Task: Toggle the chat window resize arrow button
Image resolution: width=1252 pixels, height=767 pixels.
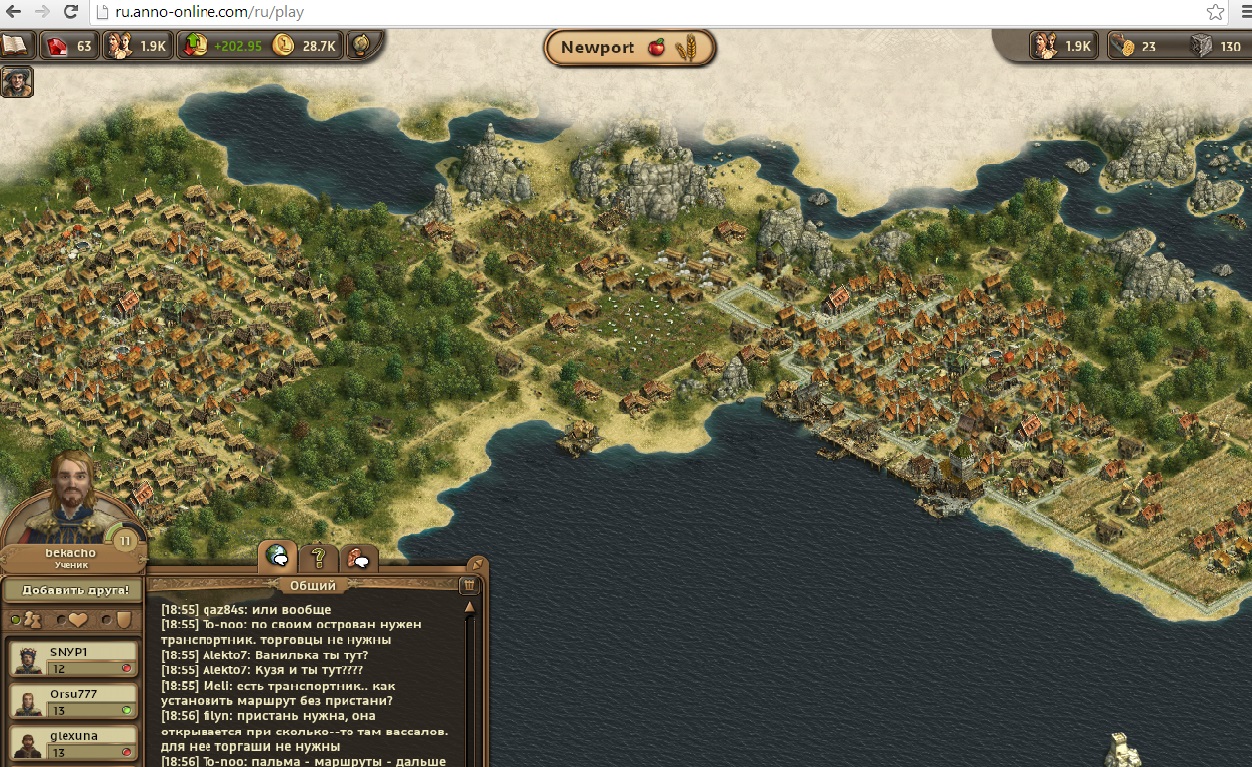Action: [477, 564]
